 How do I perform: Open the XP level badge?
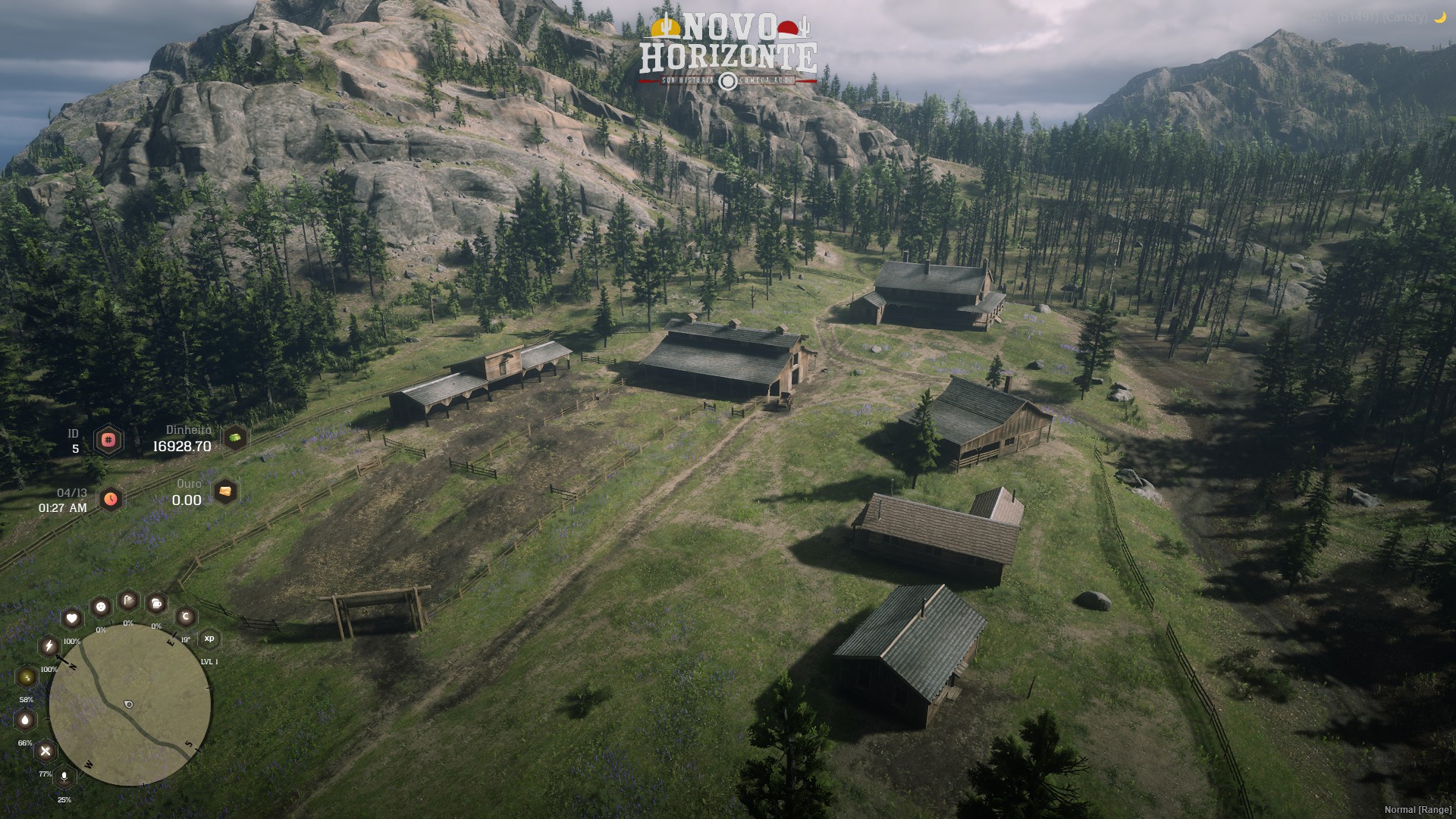(209, 639)
